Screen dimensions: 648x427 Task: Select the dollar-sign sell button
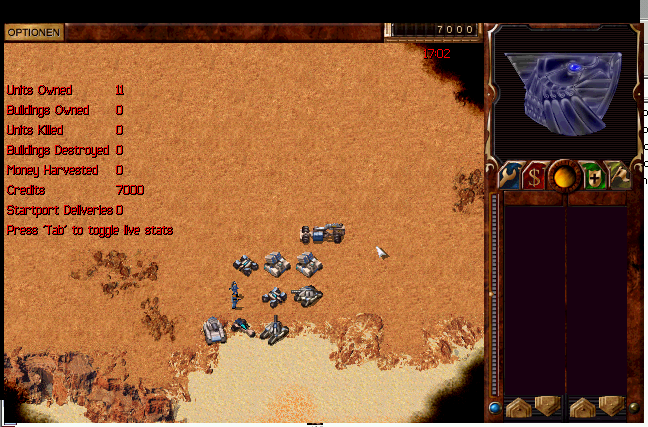click(x=535, y=176)
